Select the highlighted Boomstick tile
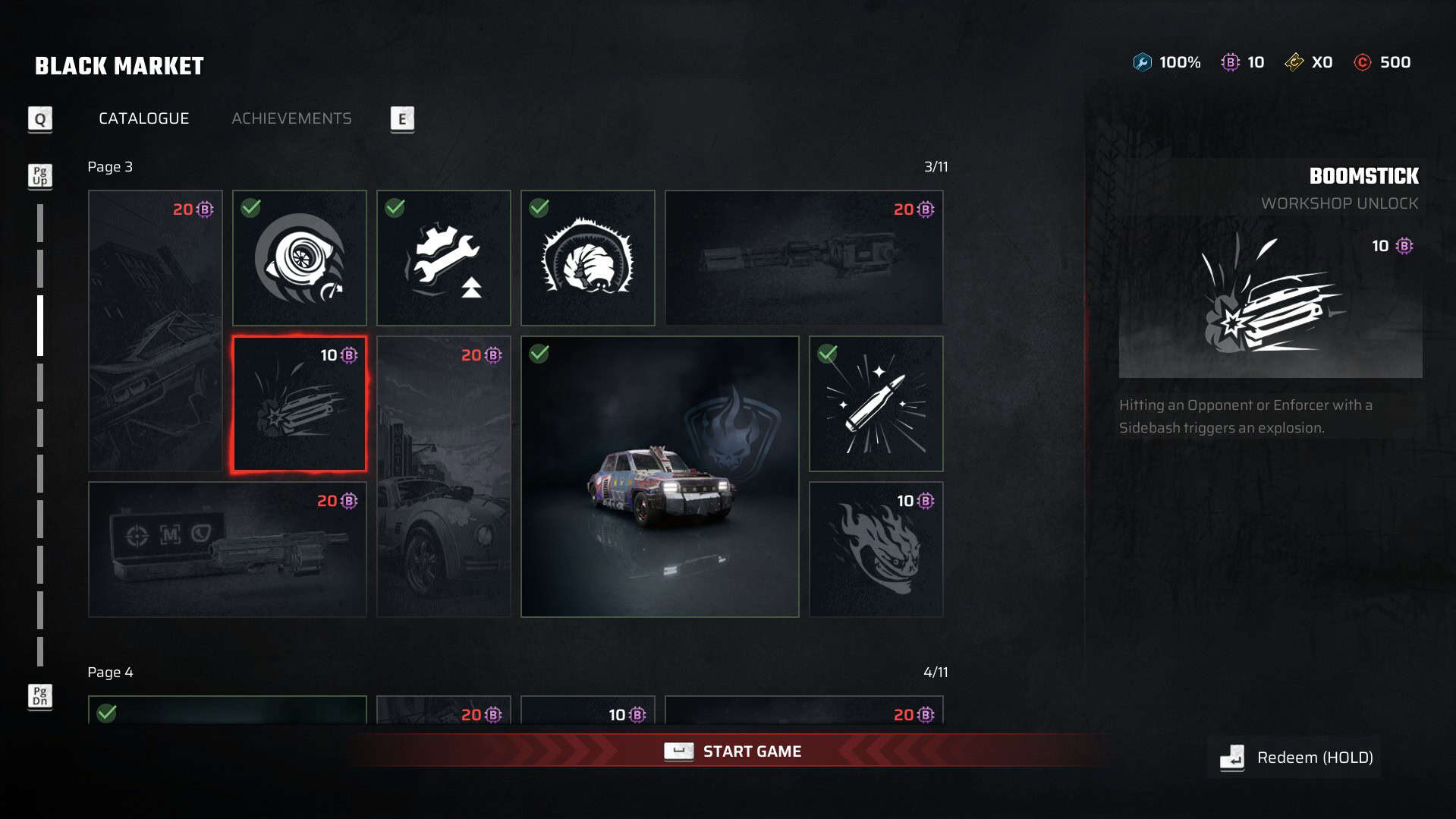This screenshot has height=819, width=1456. (299, 404)
